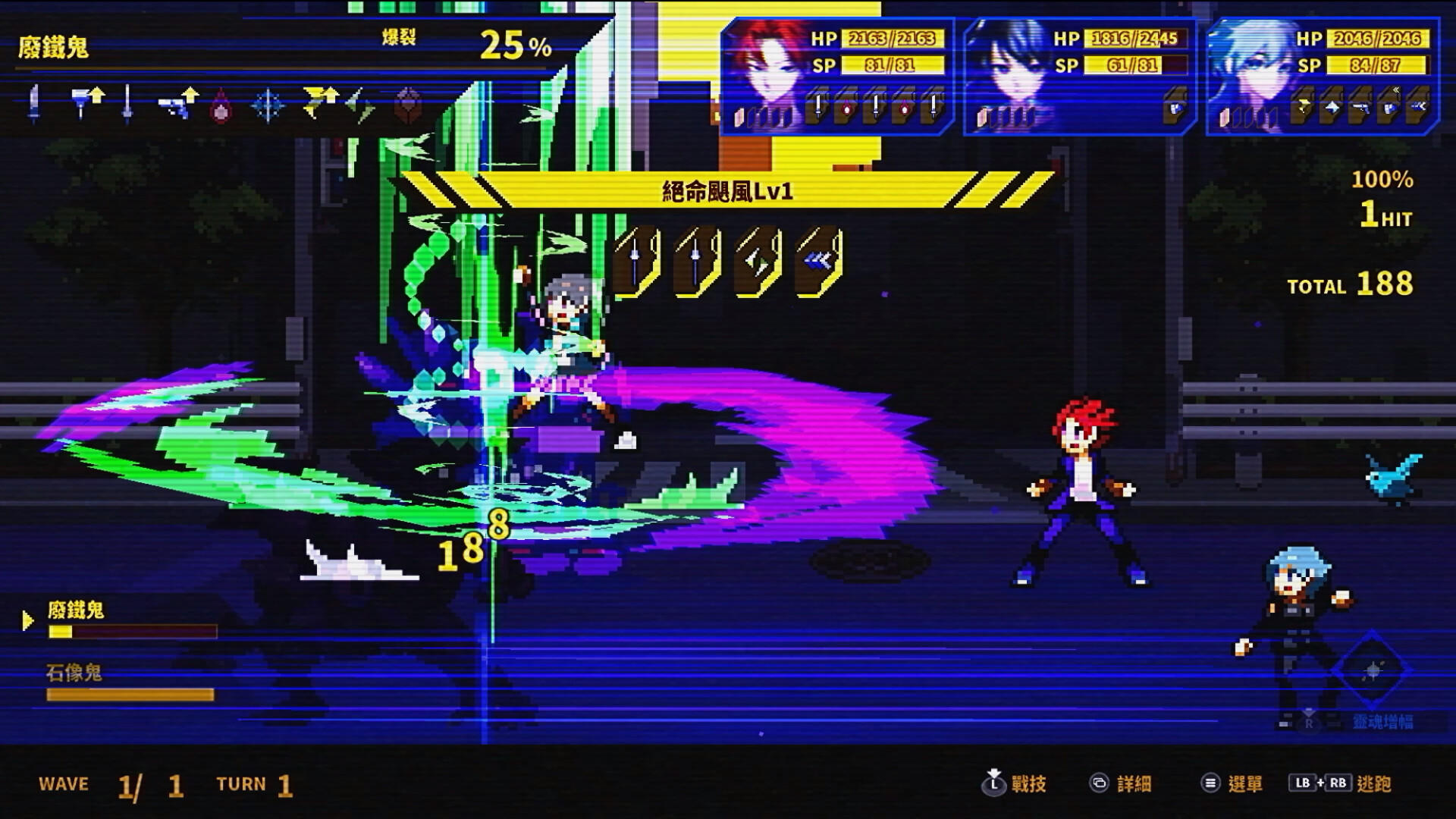Click the green wind element icon
The height and width of the screenshot is (819, 1456).
point(358,106)
